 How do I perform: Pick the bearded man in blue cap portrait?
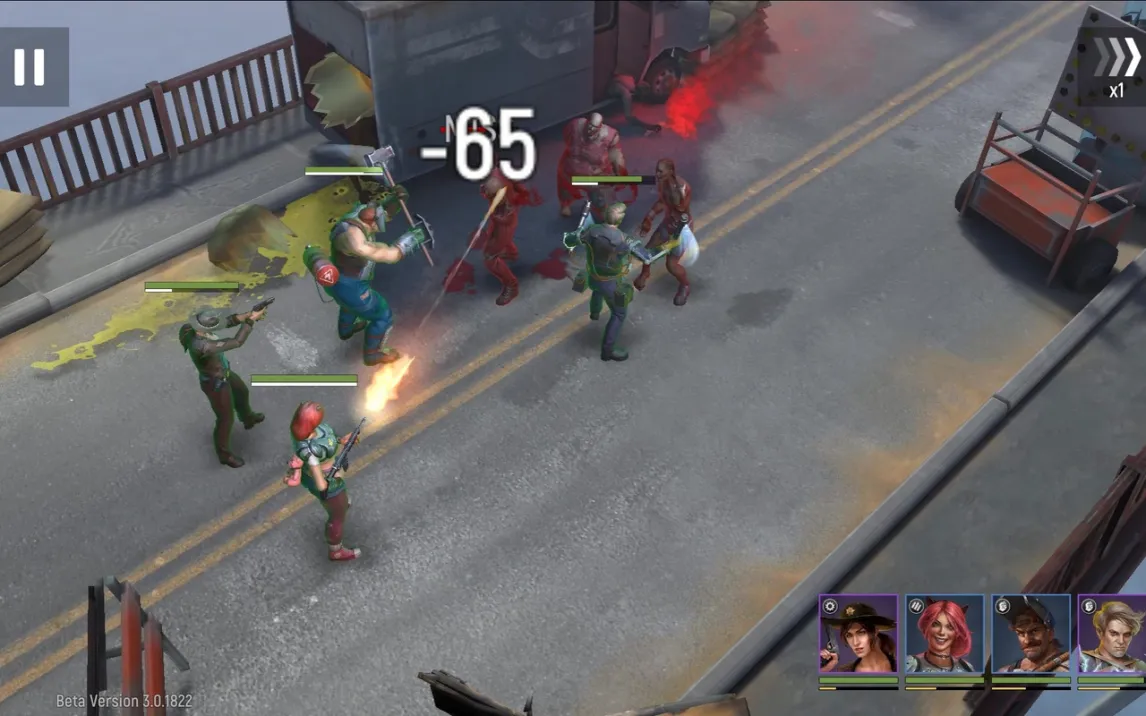point(1030,634)
